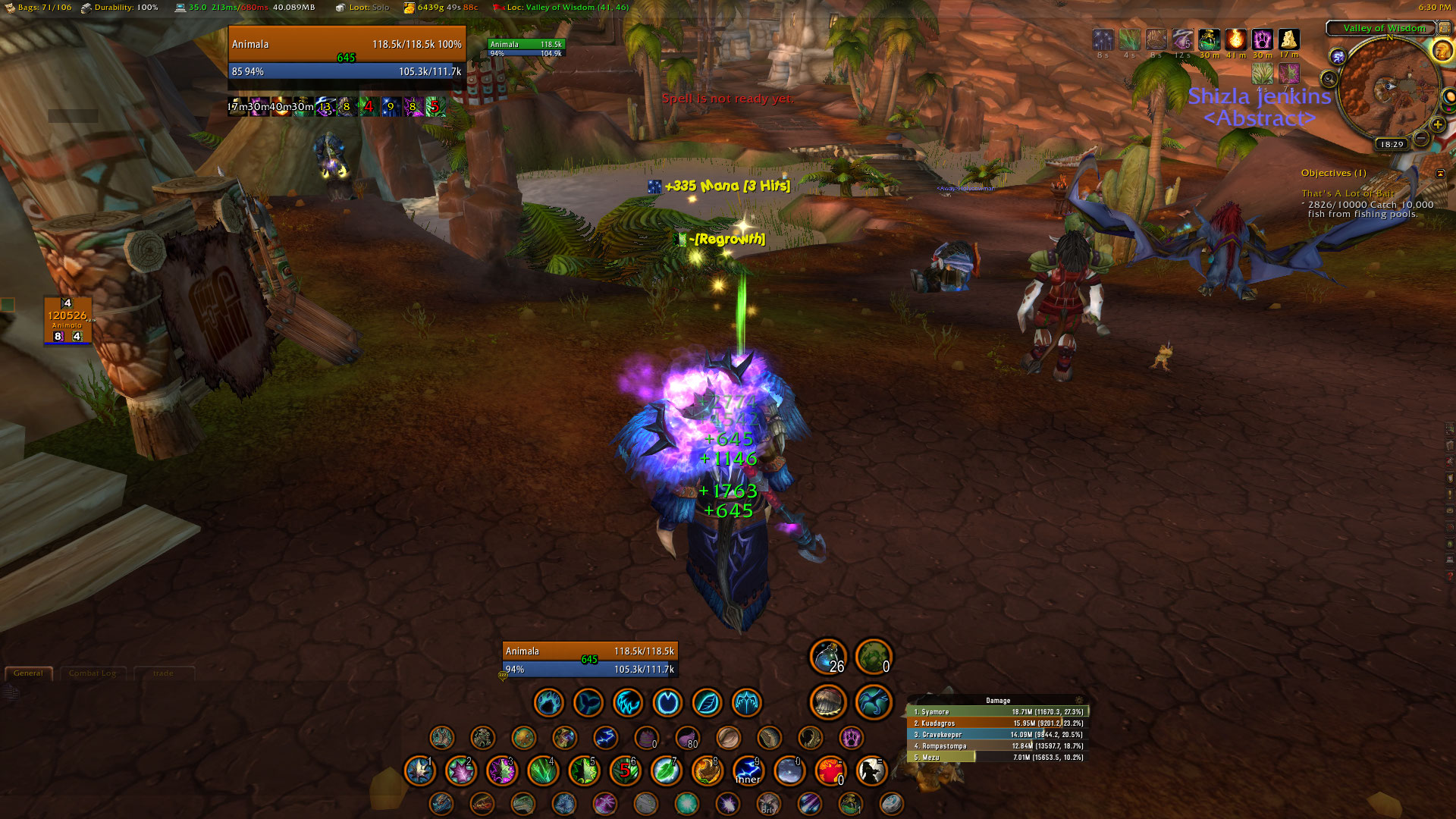Viewport: 1456px width, 819px height.
Task: Use the birthday cake item slot
Action: tap(646, 737)
